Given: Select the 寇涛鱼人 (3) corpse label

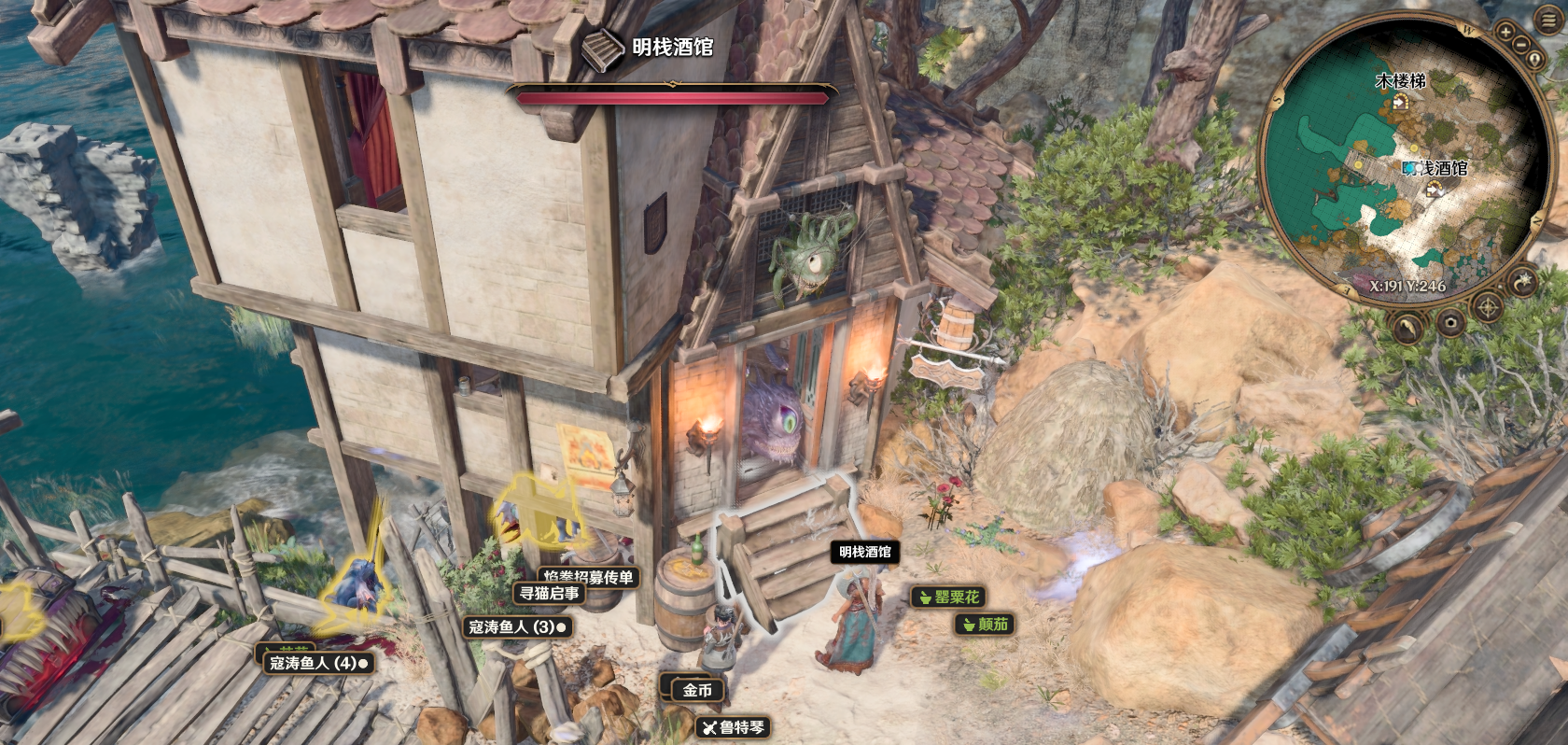Looking at the screenshot, I should point(516,626).
